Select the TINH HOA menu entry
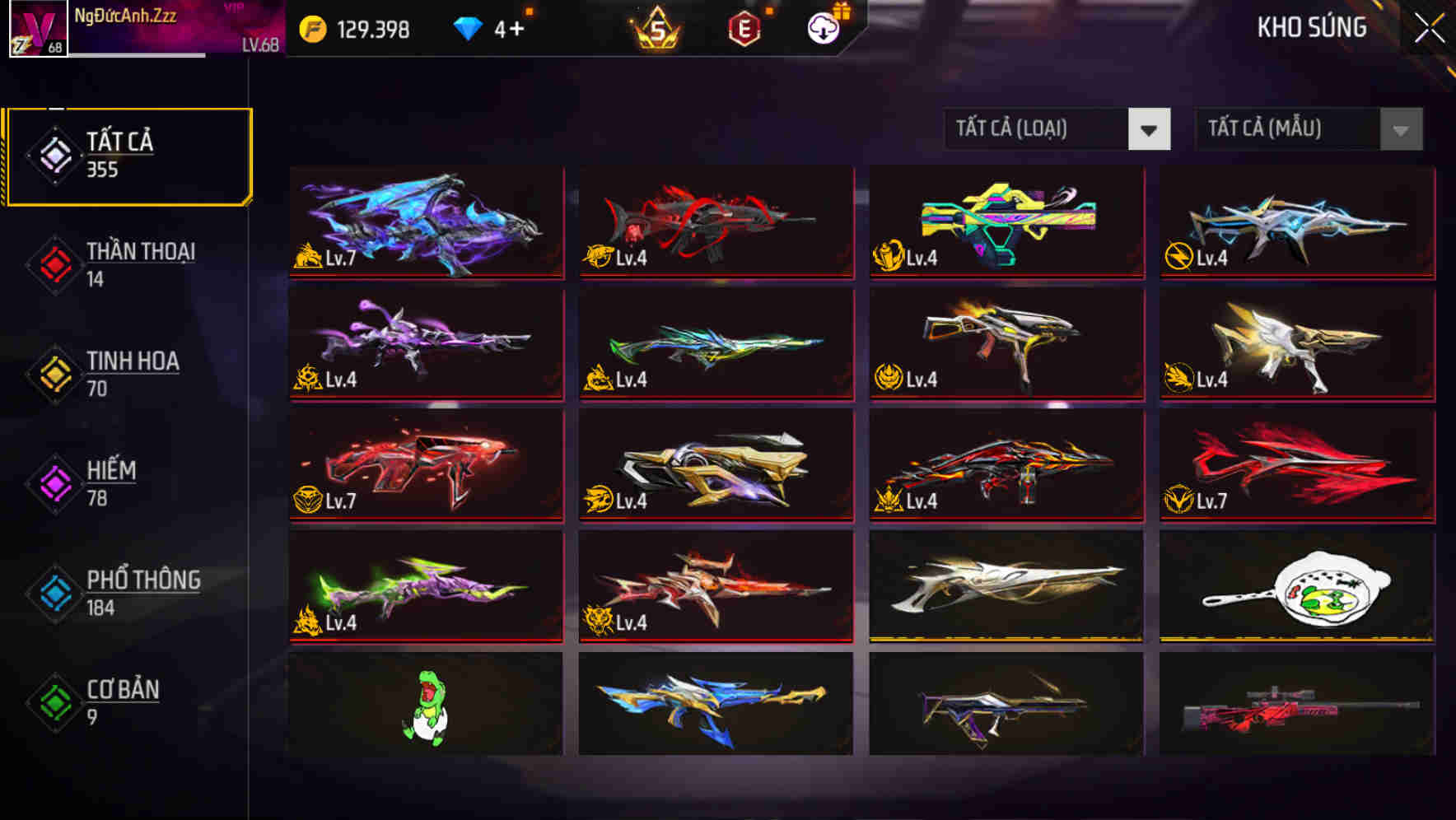The width and height of the screenshot is (1456, 820). pyautogui.click(x=133, y=362)
